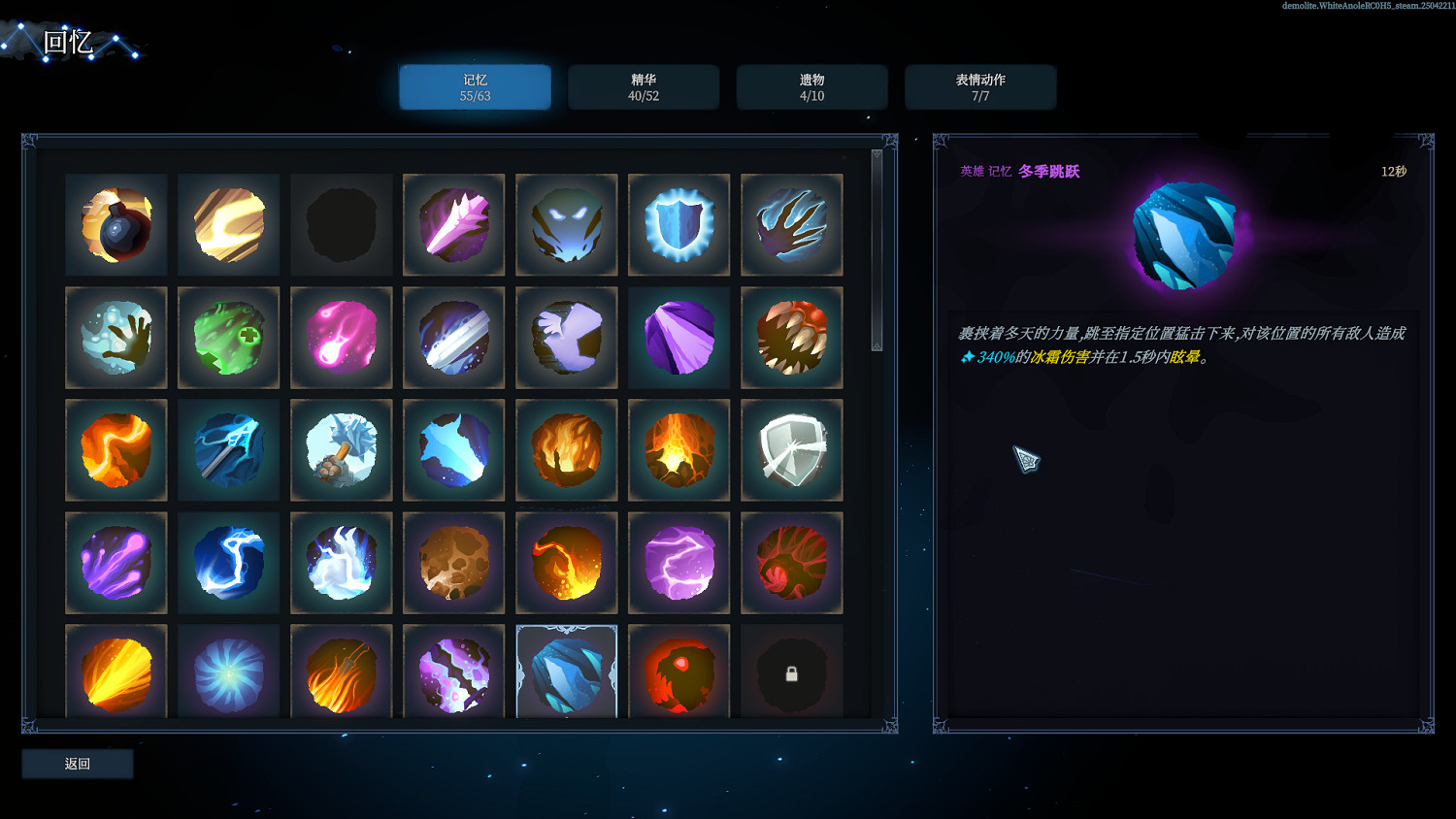Viewport: 1456px width, 819px height.
Task: Select the ice axe memory icon
Action: point(341,450)
